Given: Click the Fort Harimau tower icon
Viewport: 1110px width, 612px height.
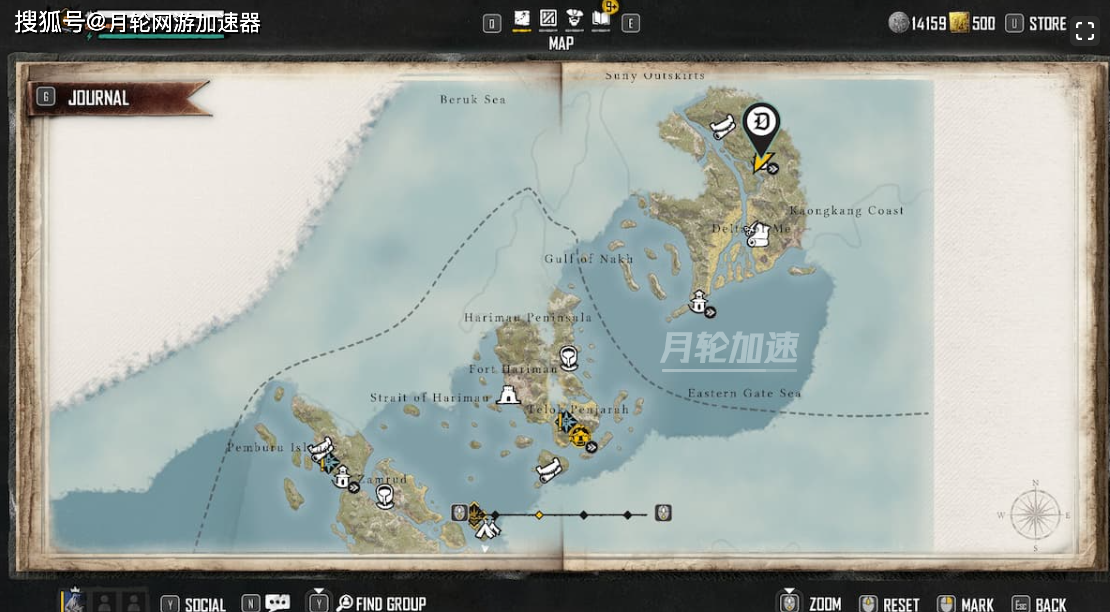Looking at the screenshot, I should pyautogui.click(x=509, y=394).
